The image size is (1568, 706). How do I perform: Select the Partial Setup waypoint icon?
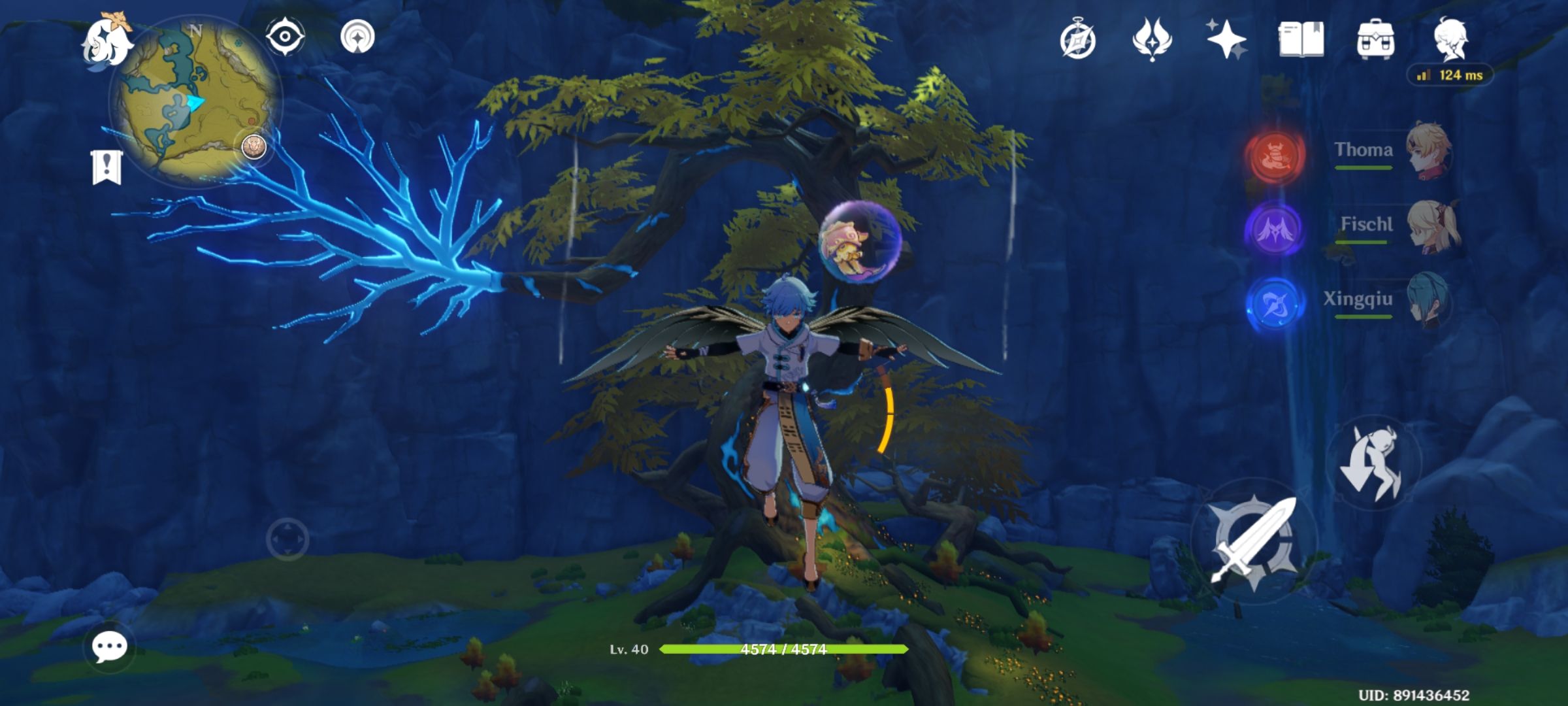[357, 36]
